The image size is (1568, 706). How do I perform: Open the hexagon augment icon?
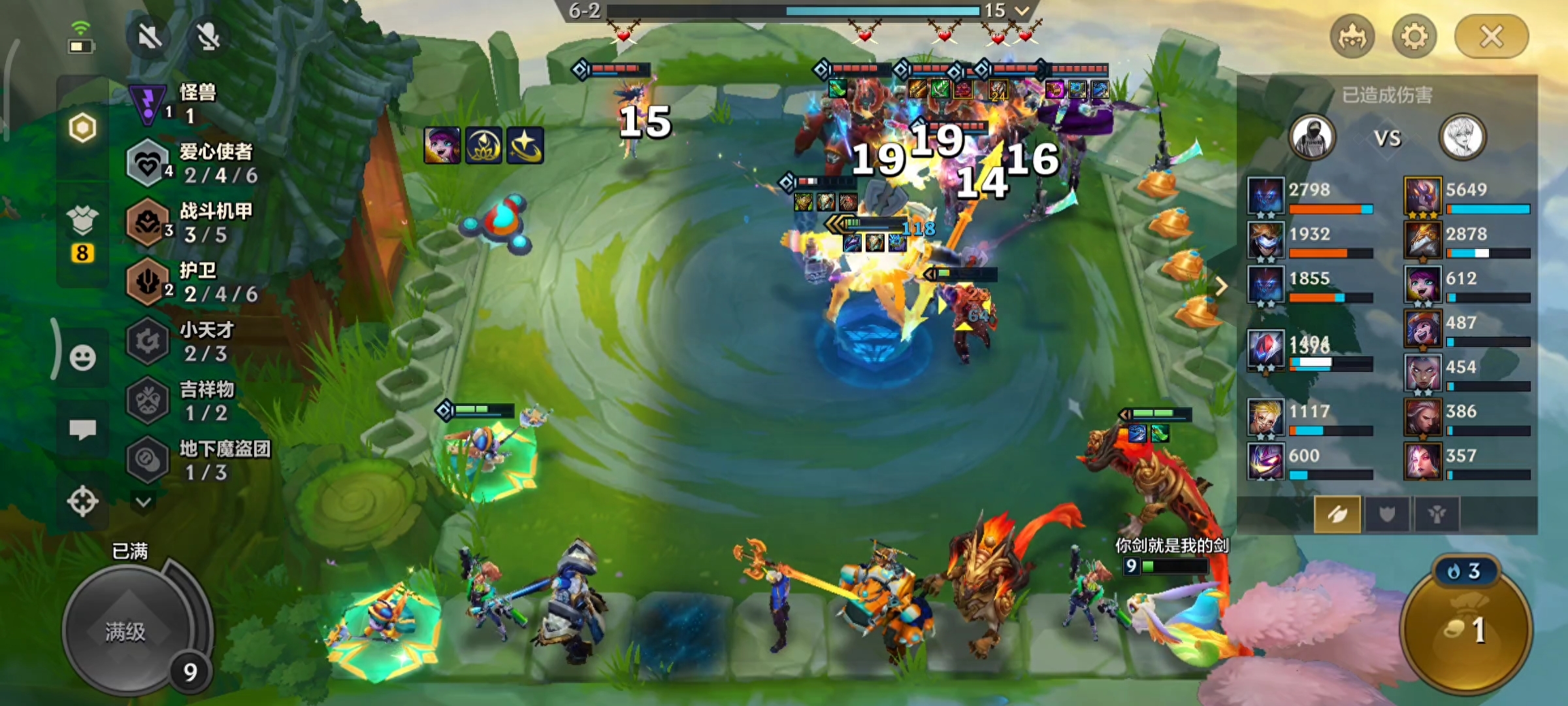pos(82,128)
